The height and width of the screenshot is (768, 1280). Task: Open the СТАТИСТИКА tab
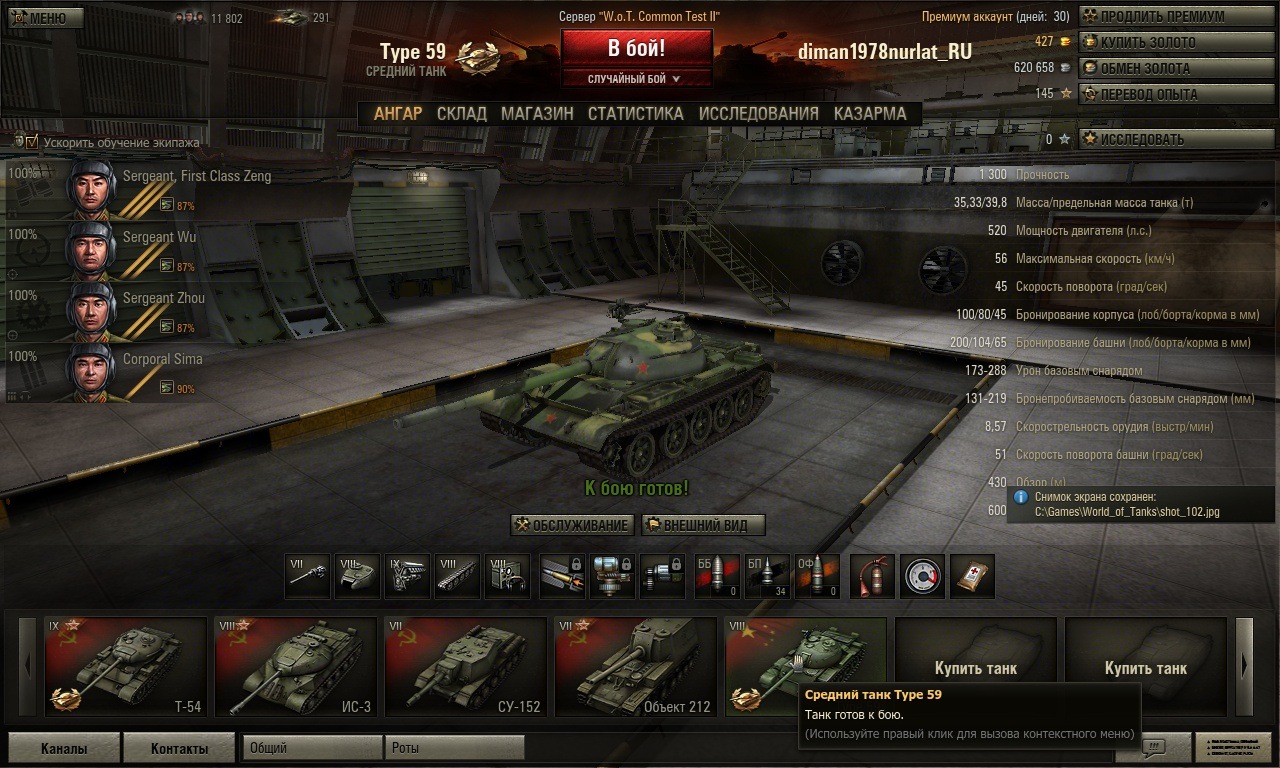pos(635,114)
